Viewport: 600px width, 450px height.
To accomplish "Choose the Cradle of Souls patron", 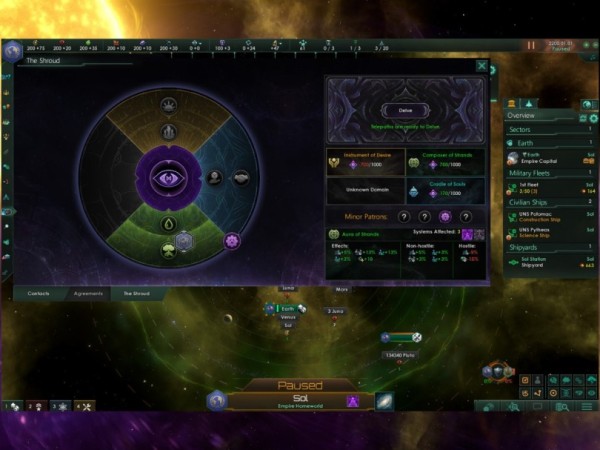I will pyautogui.click(x=445, y=189).
